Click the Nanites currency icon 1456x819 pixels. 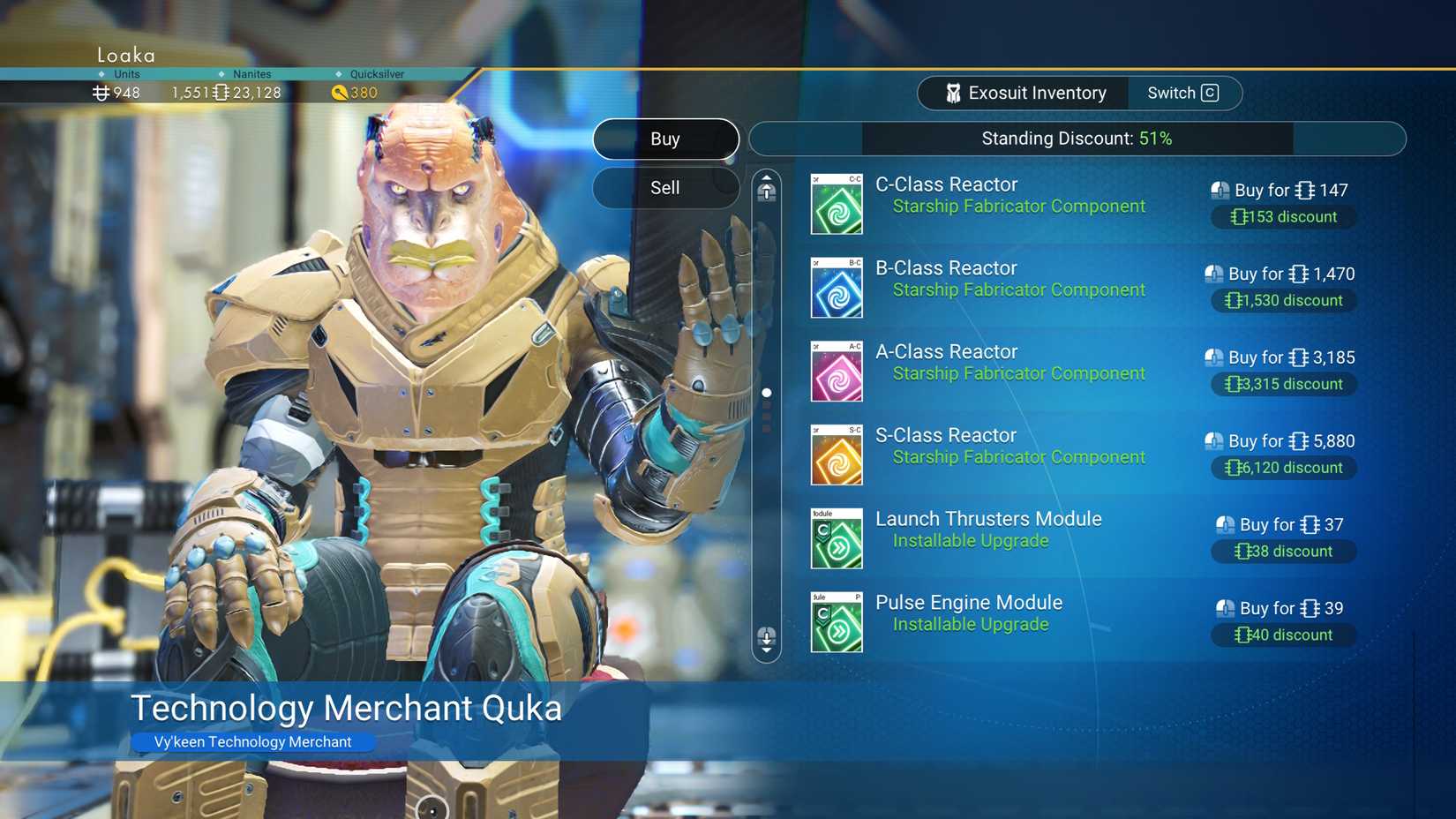[x=219, y=92]
